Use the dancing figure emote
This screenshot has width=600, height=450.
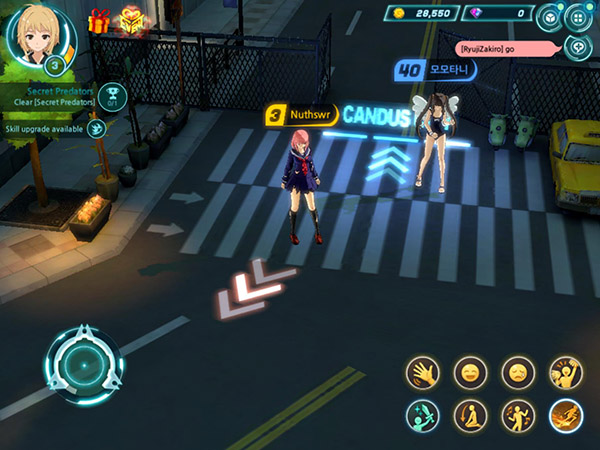pyautogui.click(x=518, y=415)
